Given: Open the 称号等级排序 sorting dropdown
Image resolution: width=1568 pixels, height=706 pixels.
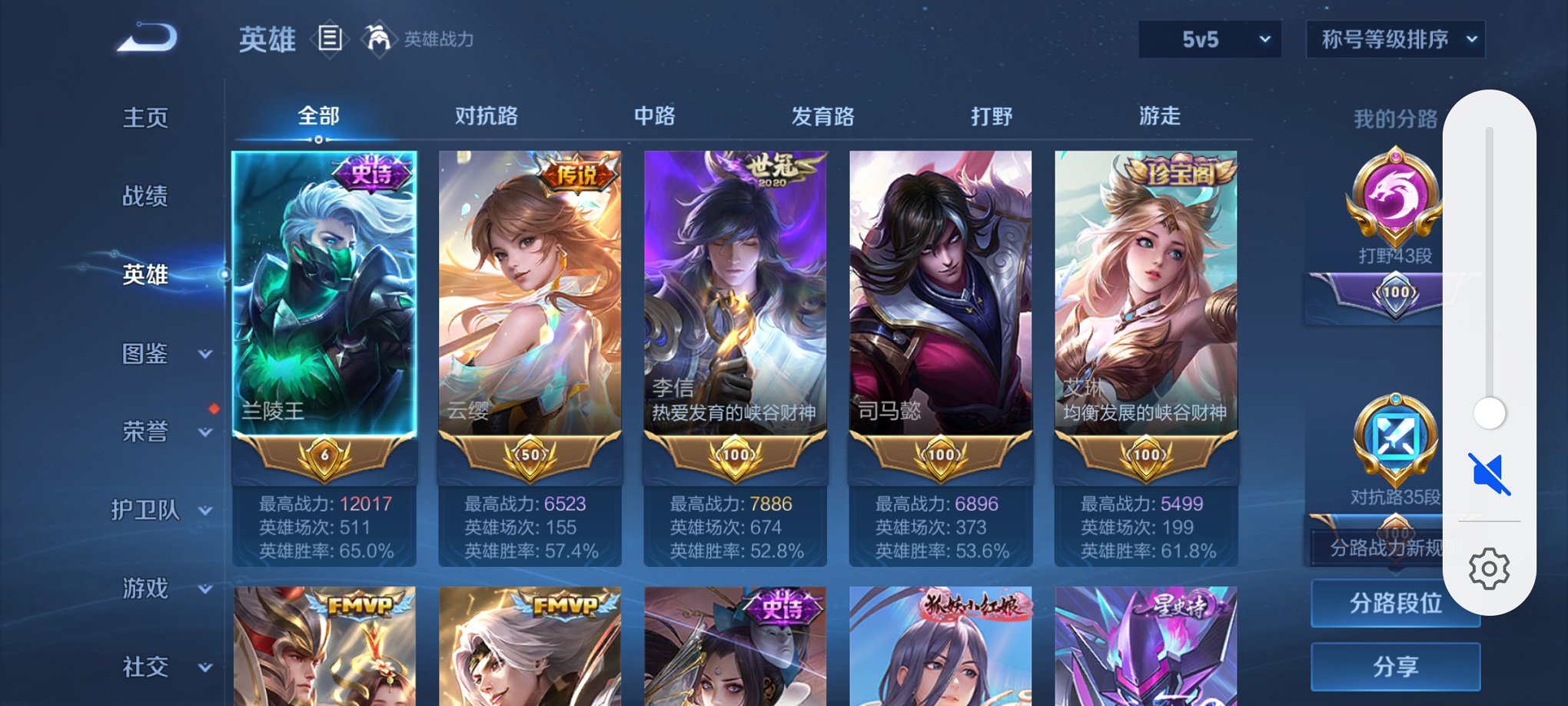Looking at the screenshot, I should 1395,38.
